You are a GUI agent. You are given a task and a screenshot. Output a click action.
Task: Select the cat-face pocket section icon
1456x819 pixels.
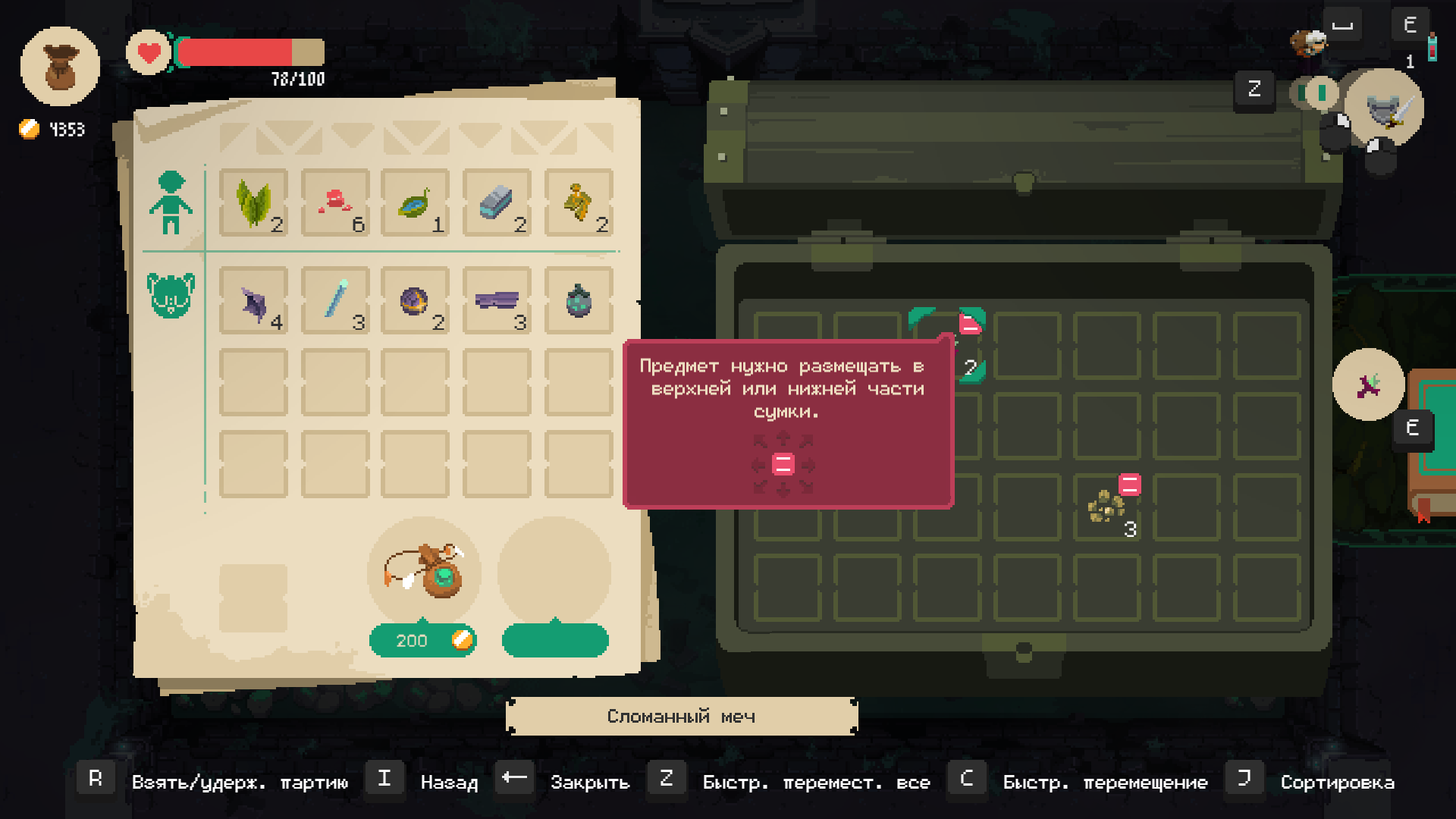click(171, 295)
